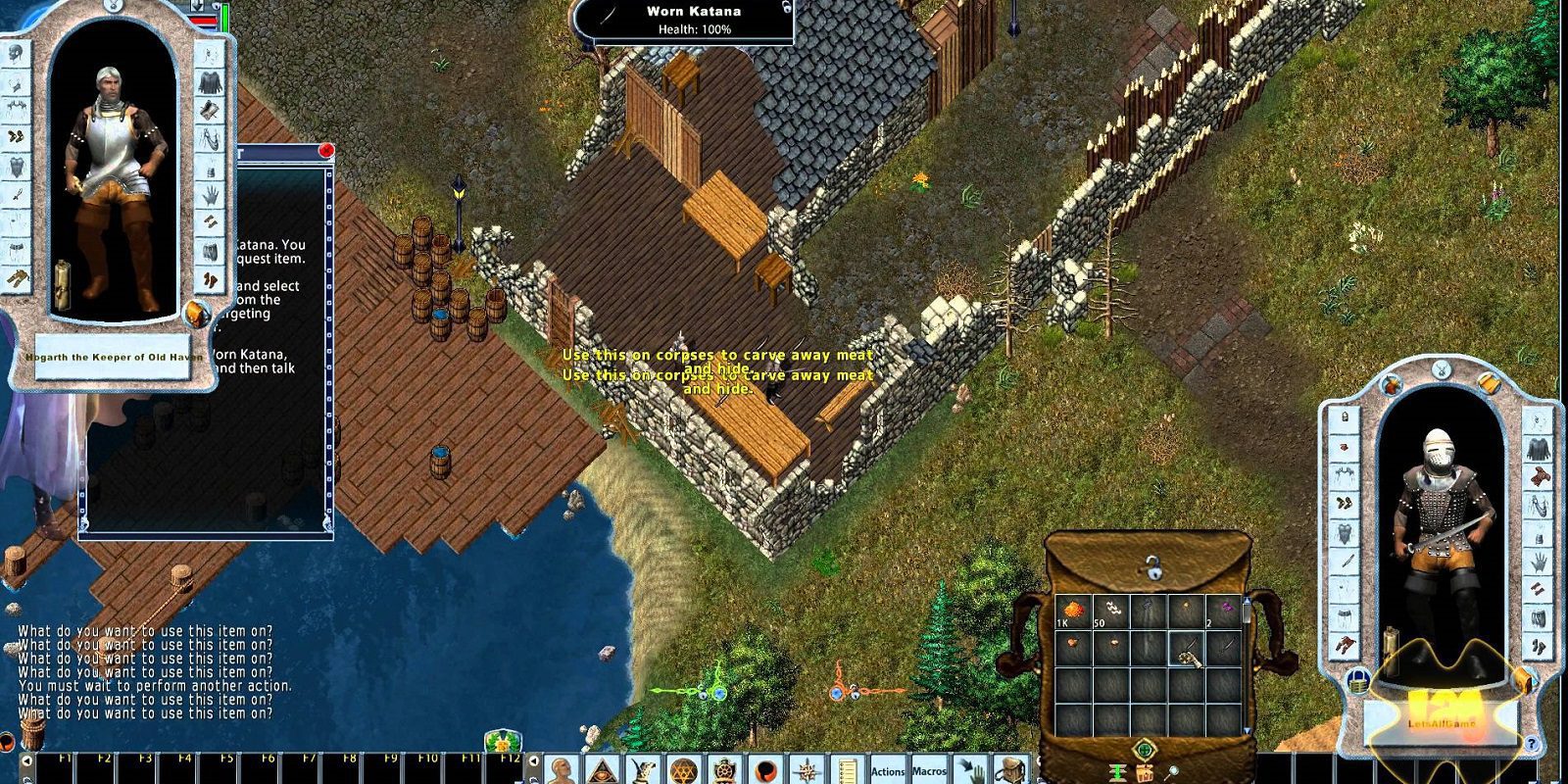This screenshot has width=1568, height=784.
Task: Select the highlighted katana backpack slot
Action: tap(1187, 649)
